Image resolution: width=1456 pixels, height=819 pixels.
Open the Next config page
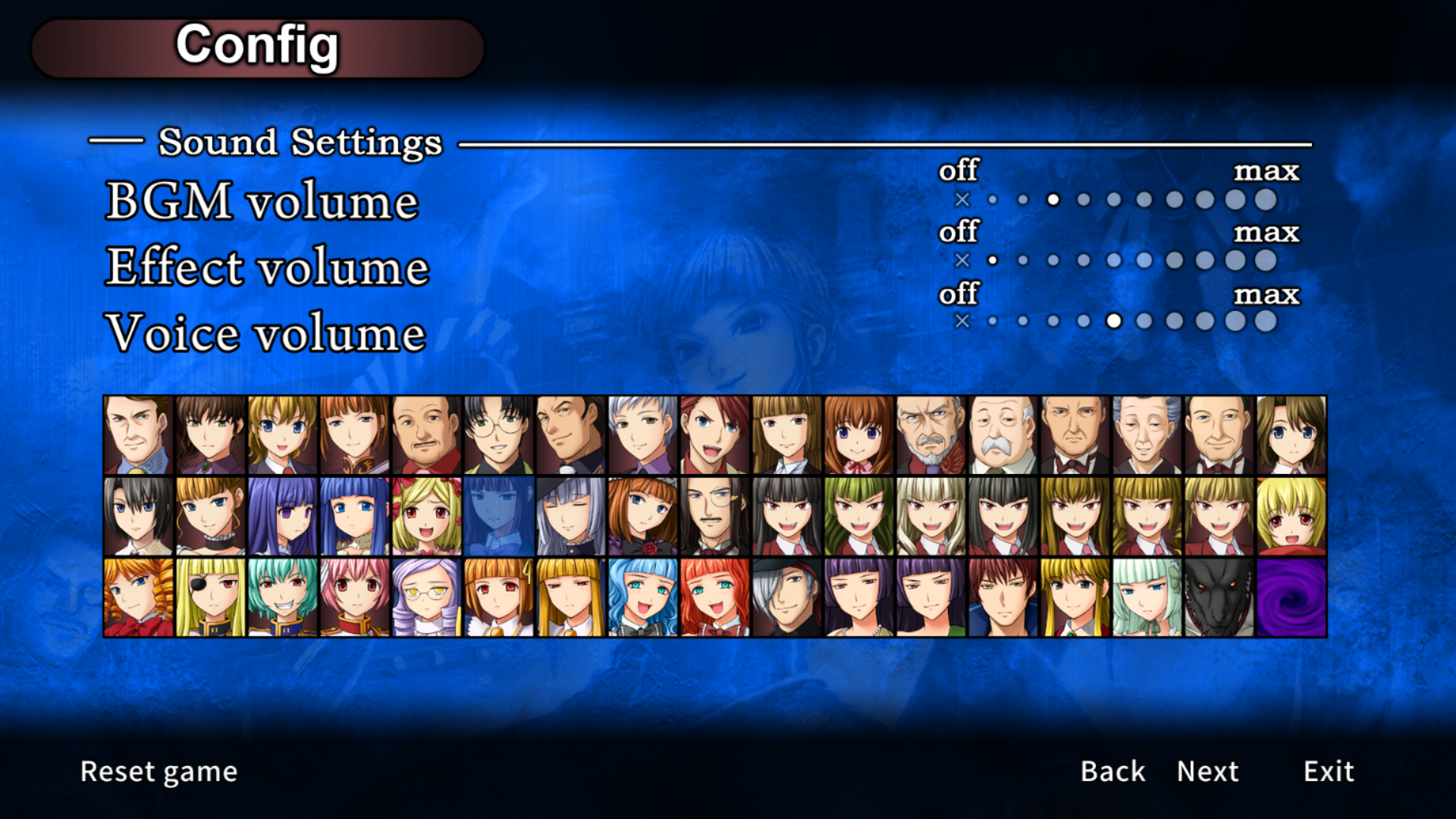click(x=1207, y=771)
